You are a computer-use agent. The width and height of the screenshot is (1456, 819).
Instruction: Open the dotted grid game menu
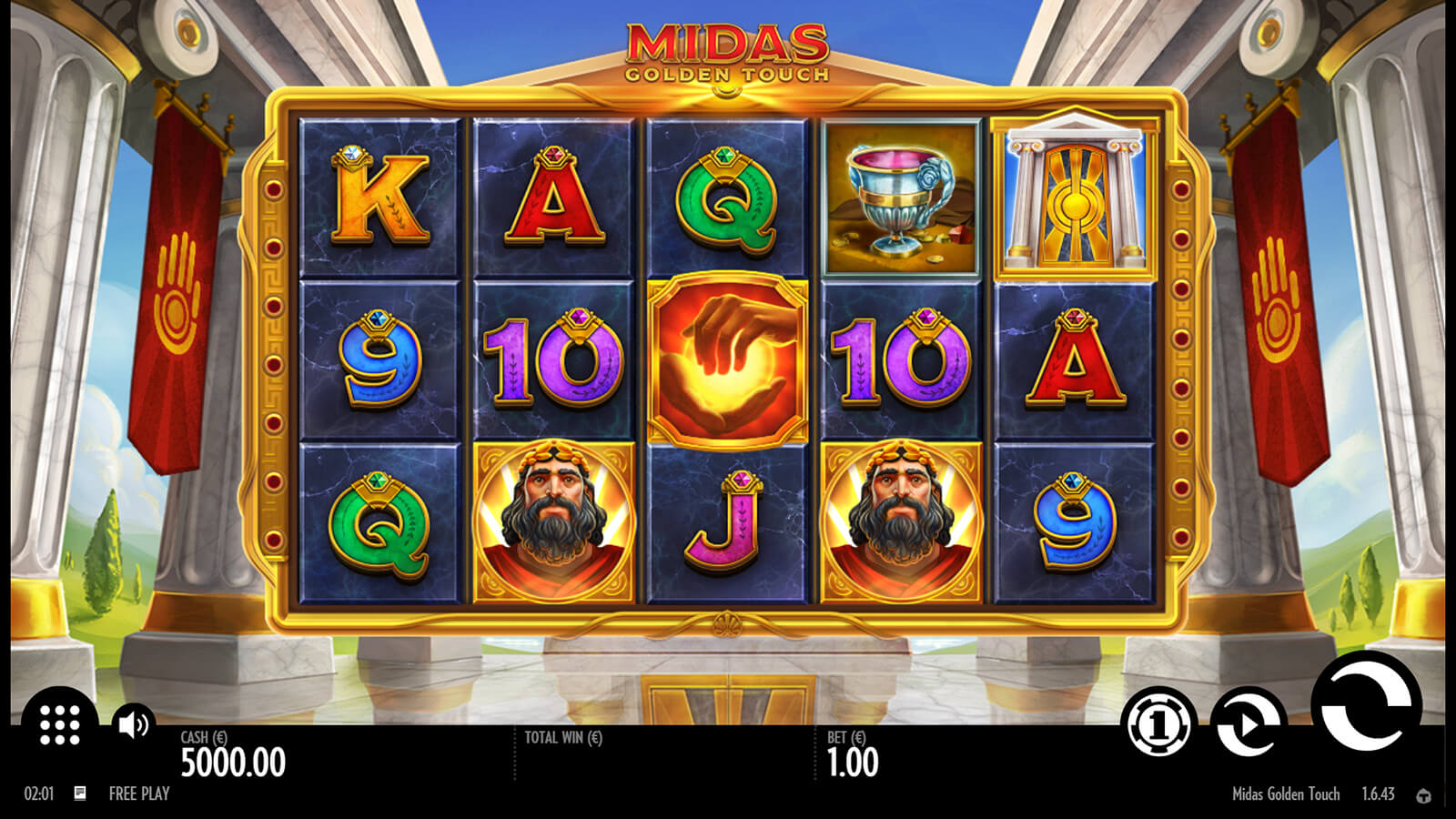pyautogui.click(x=60, y=724)
